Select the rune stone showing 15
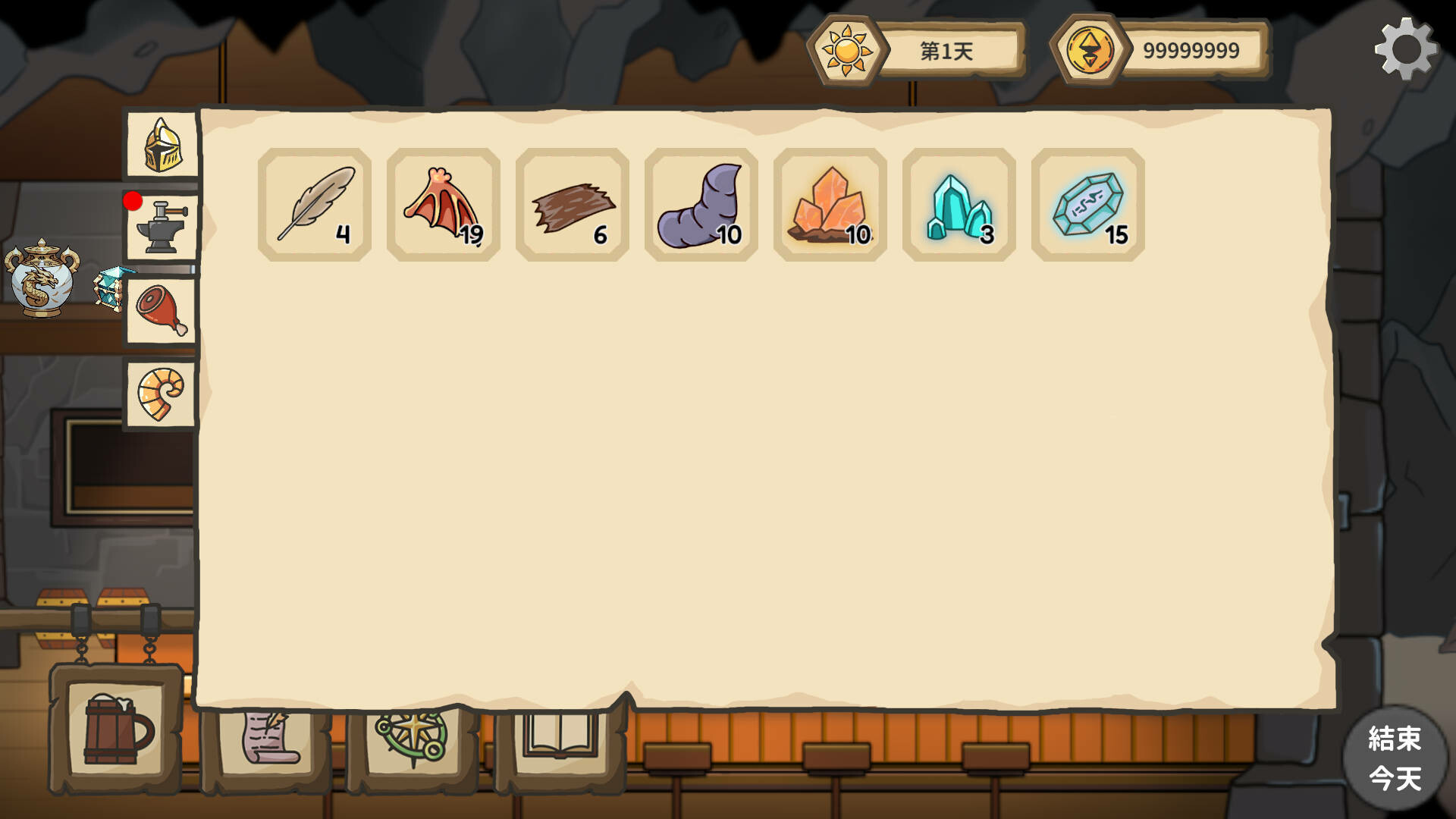The height and width of the screenshot is (819, 1456). [1086, 205]
